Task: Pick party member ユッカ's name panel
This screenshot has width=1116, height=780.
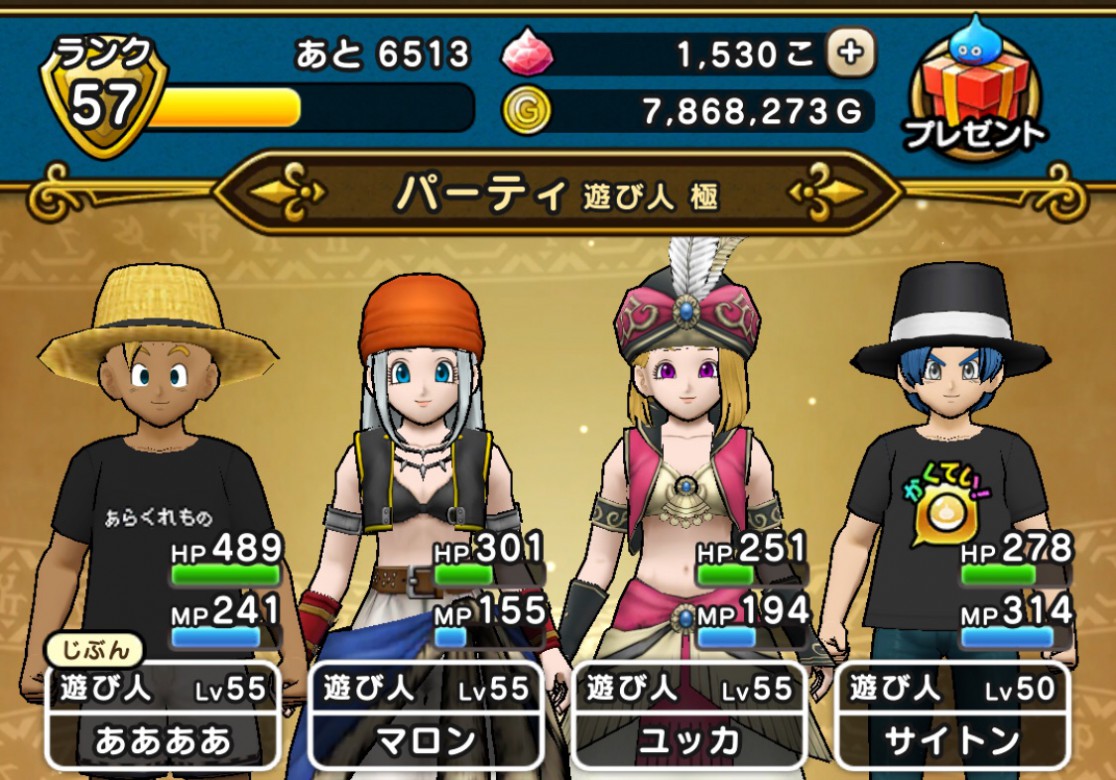Action: (688, 714)
